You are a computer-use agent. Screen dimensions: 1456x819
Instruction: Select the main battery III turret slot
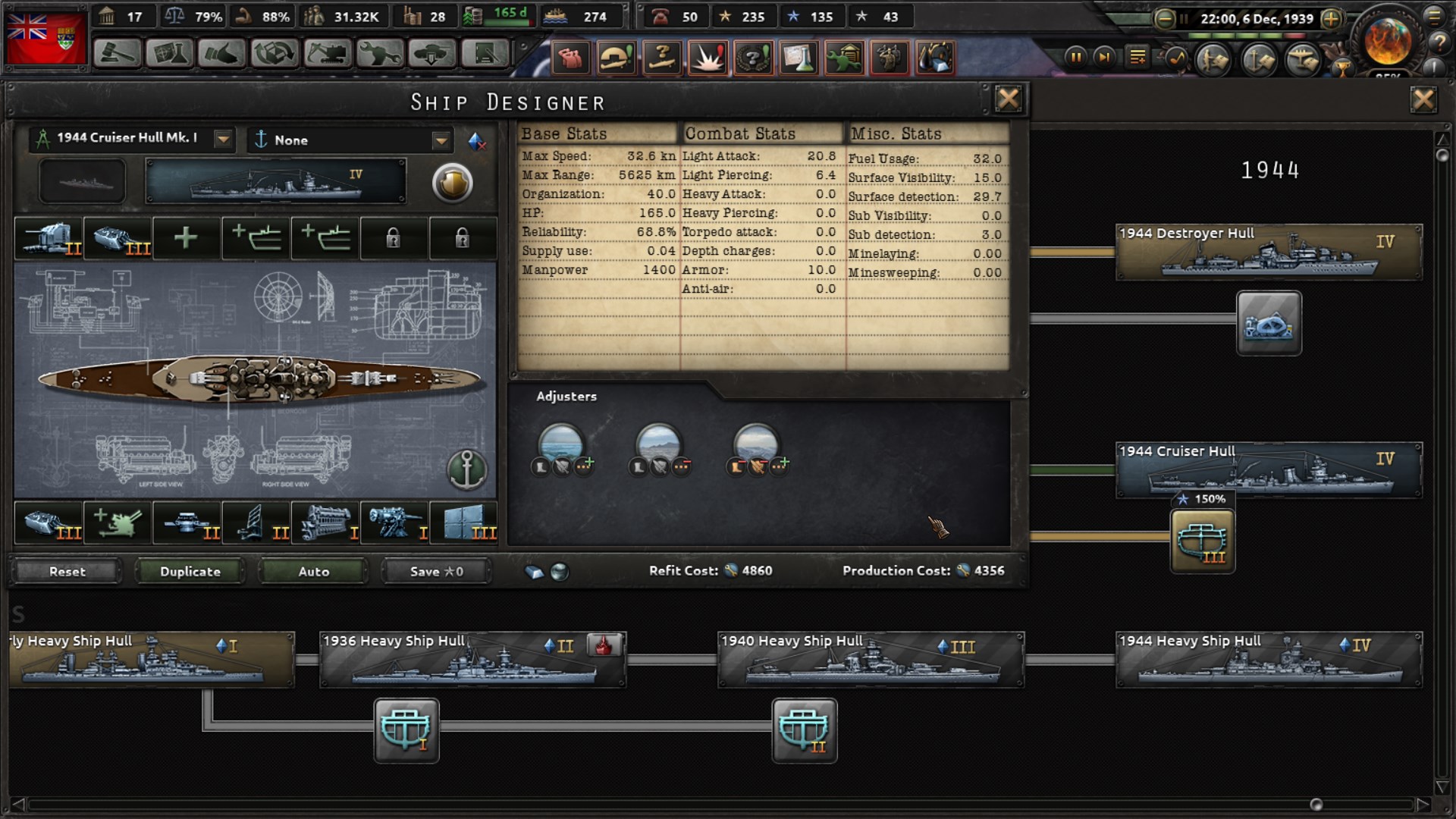point(118,237)
